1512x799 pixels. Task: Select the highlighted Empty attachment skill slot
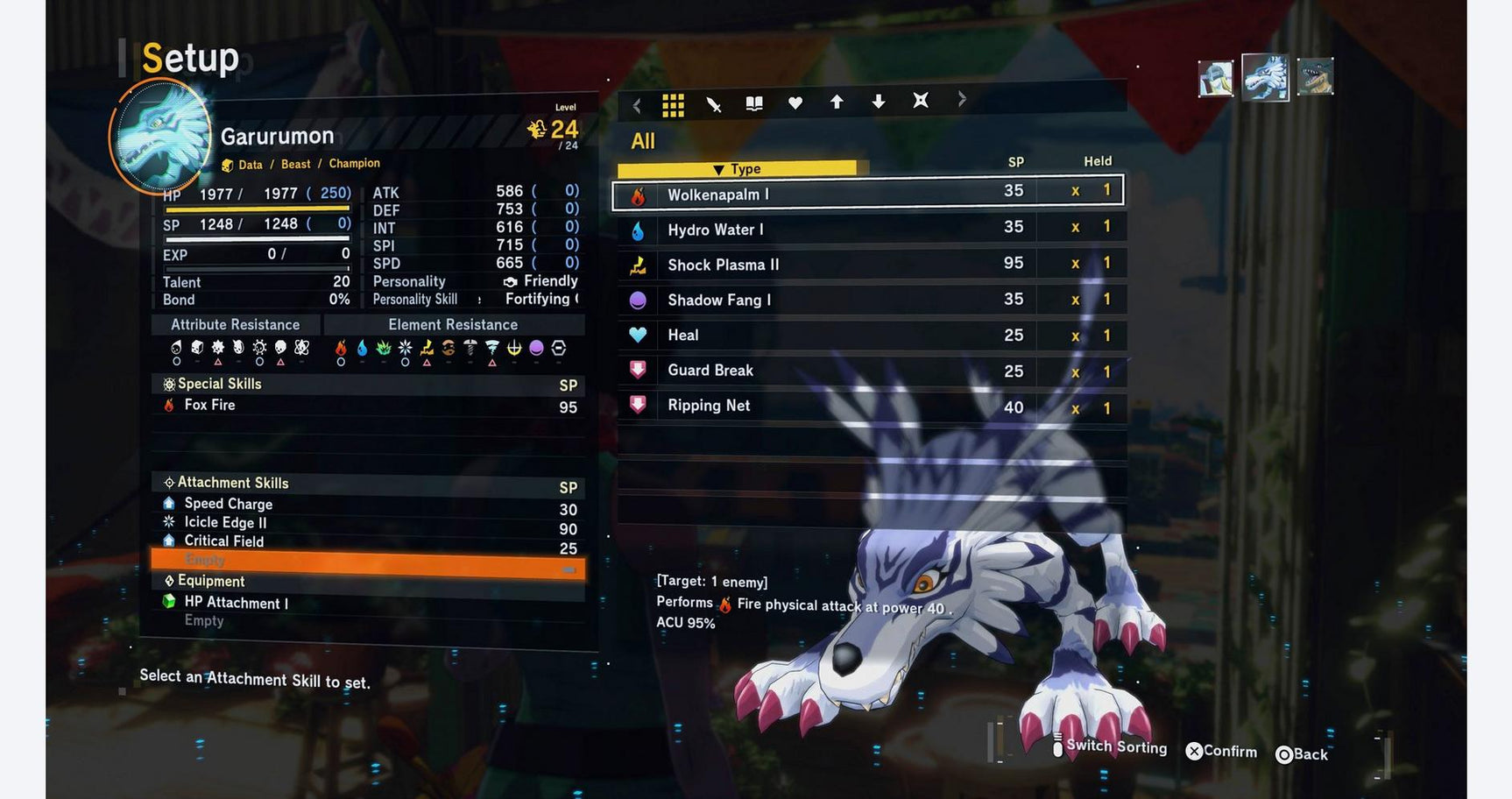[x=368, y=561]
